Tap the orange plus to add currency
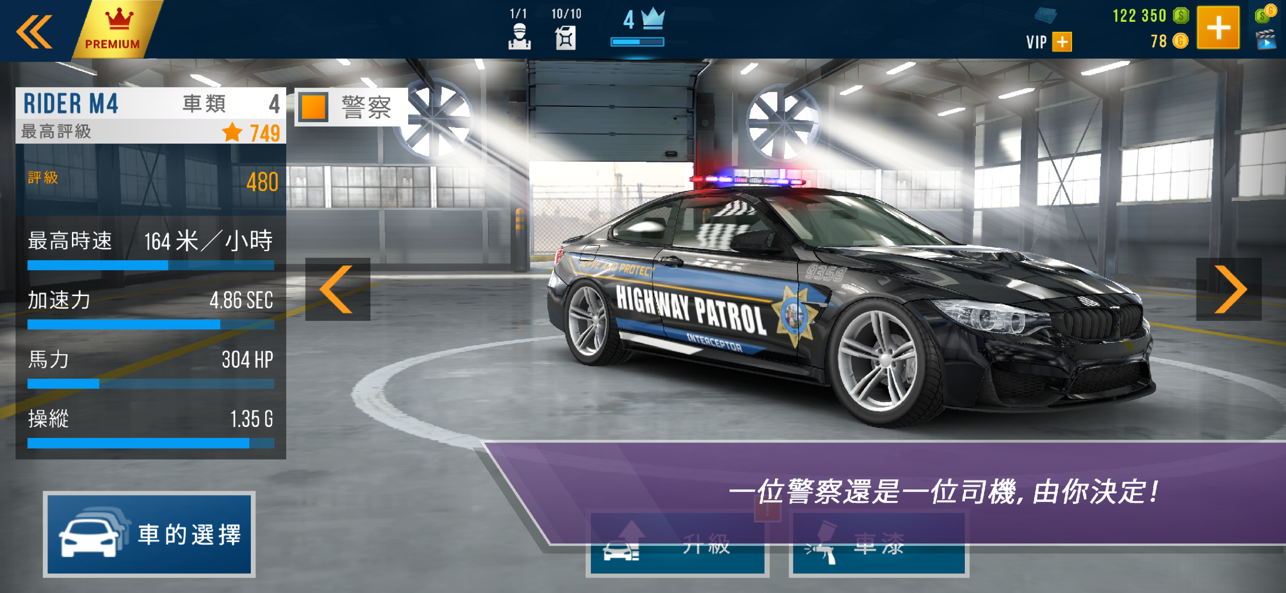 1218,28
